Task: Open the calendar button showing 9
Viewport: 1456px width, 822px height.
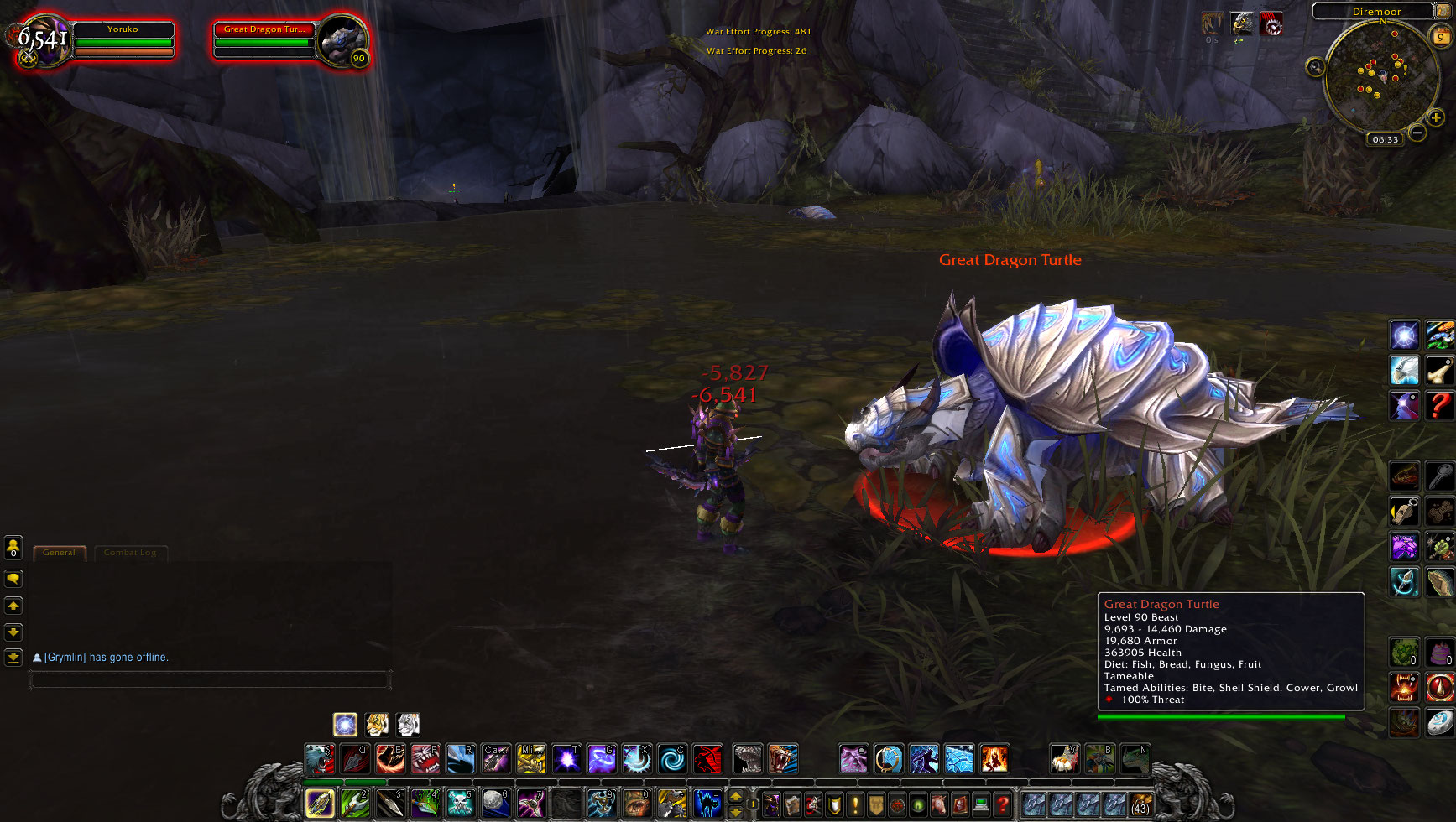Action: pyautogui.click(x=1441, y=36)
